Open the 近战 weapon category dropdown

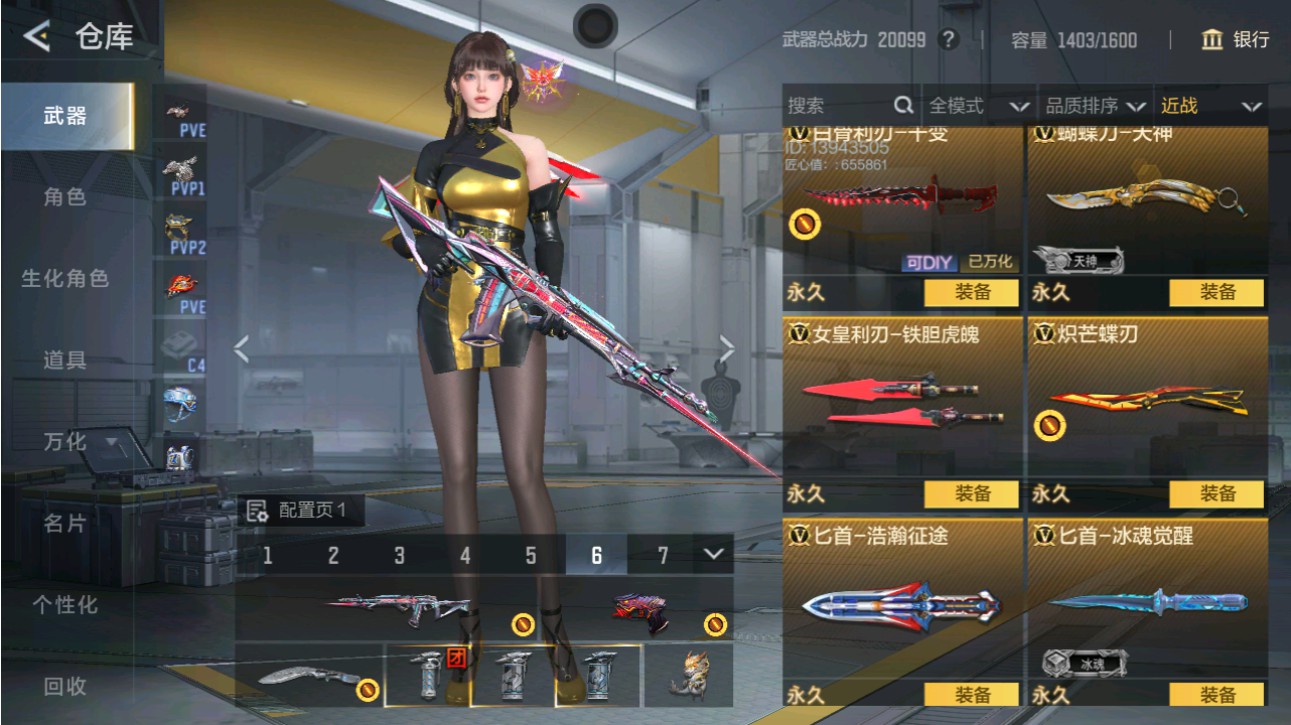1205,104
